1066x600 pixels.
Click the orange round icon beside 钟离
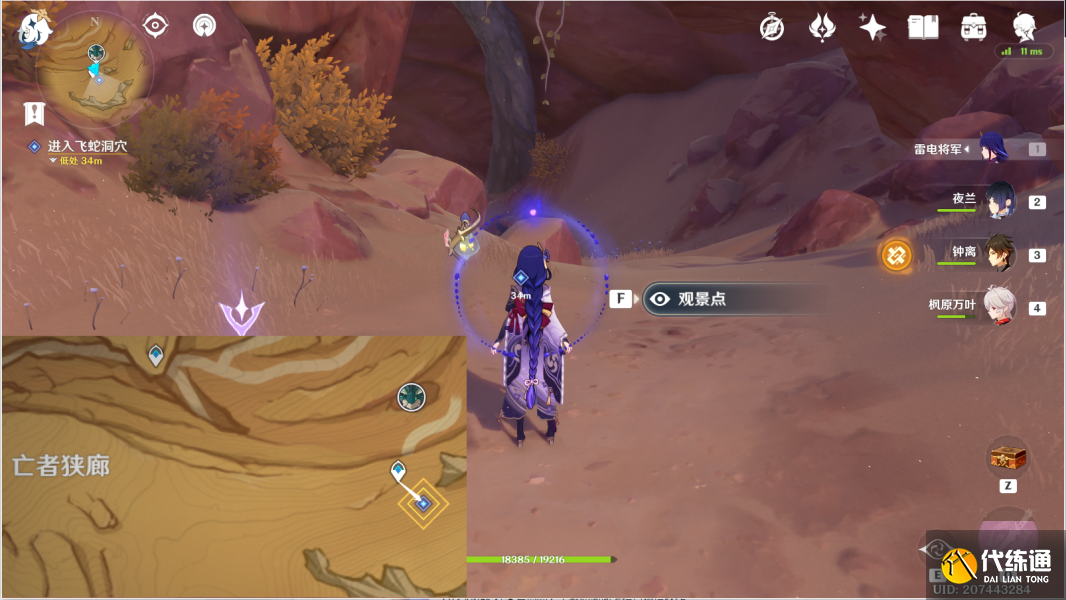pos(896,255)
